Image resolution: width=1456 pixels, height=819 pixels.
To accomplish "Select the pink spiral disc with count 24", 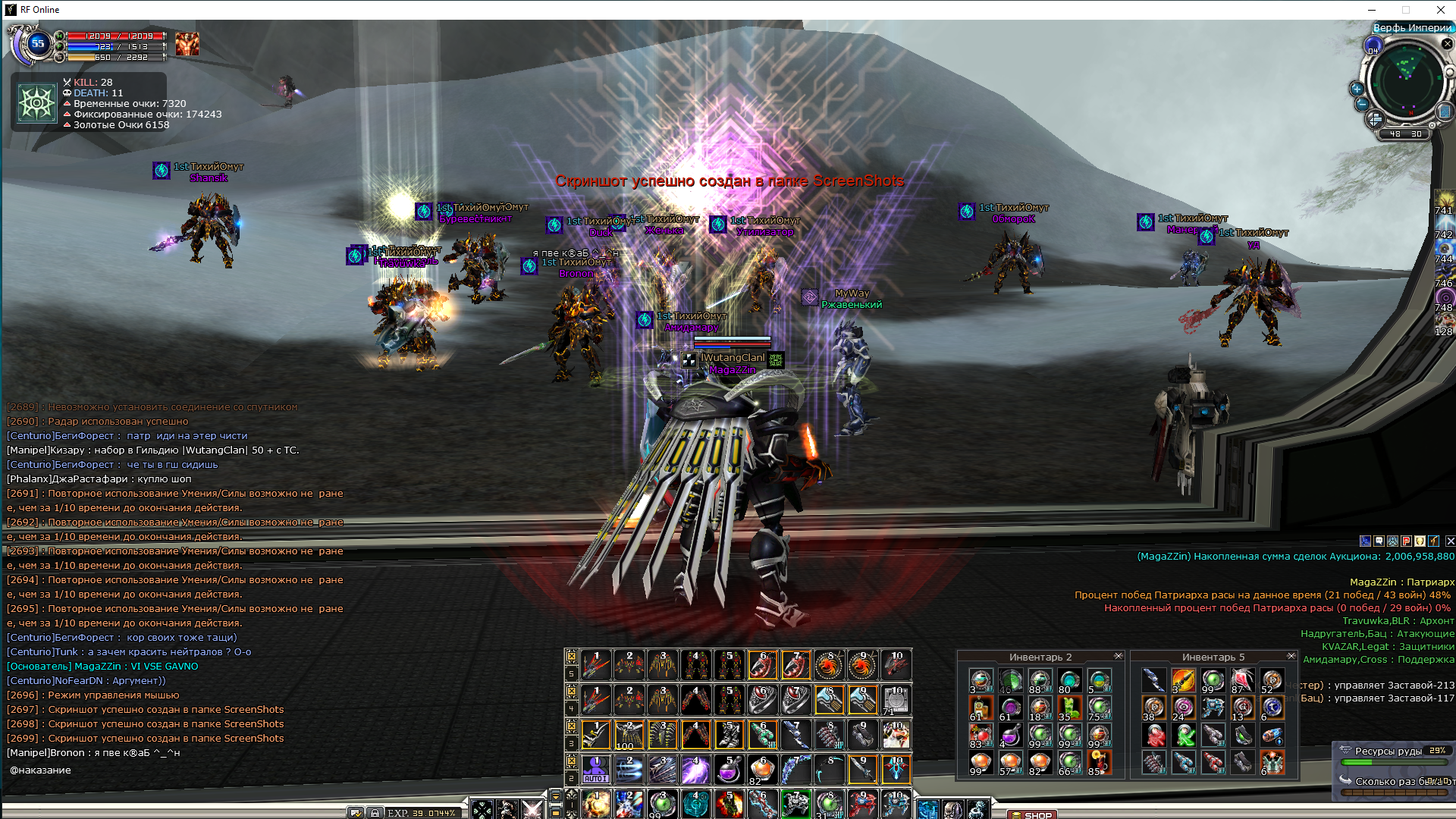I will 1183,708.
